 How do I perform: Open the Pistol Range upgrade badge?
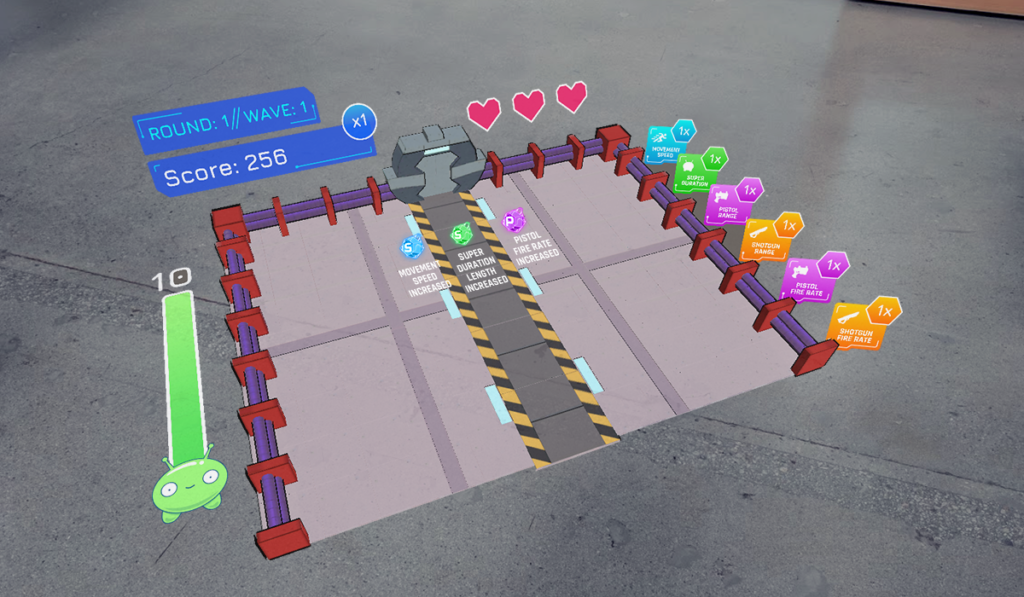pos(729,204)
